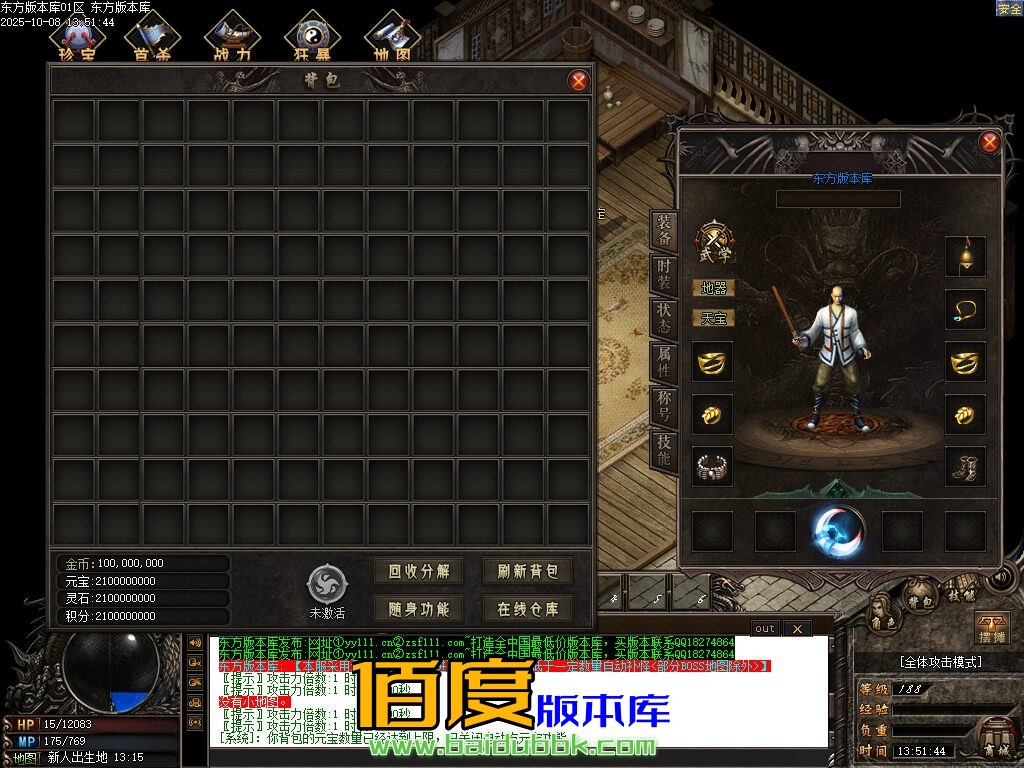Close the character equipment panel
Image resolution: width=1024 pixels, height=768 pixels.
(x=989, y=142)
